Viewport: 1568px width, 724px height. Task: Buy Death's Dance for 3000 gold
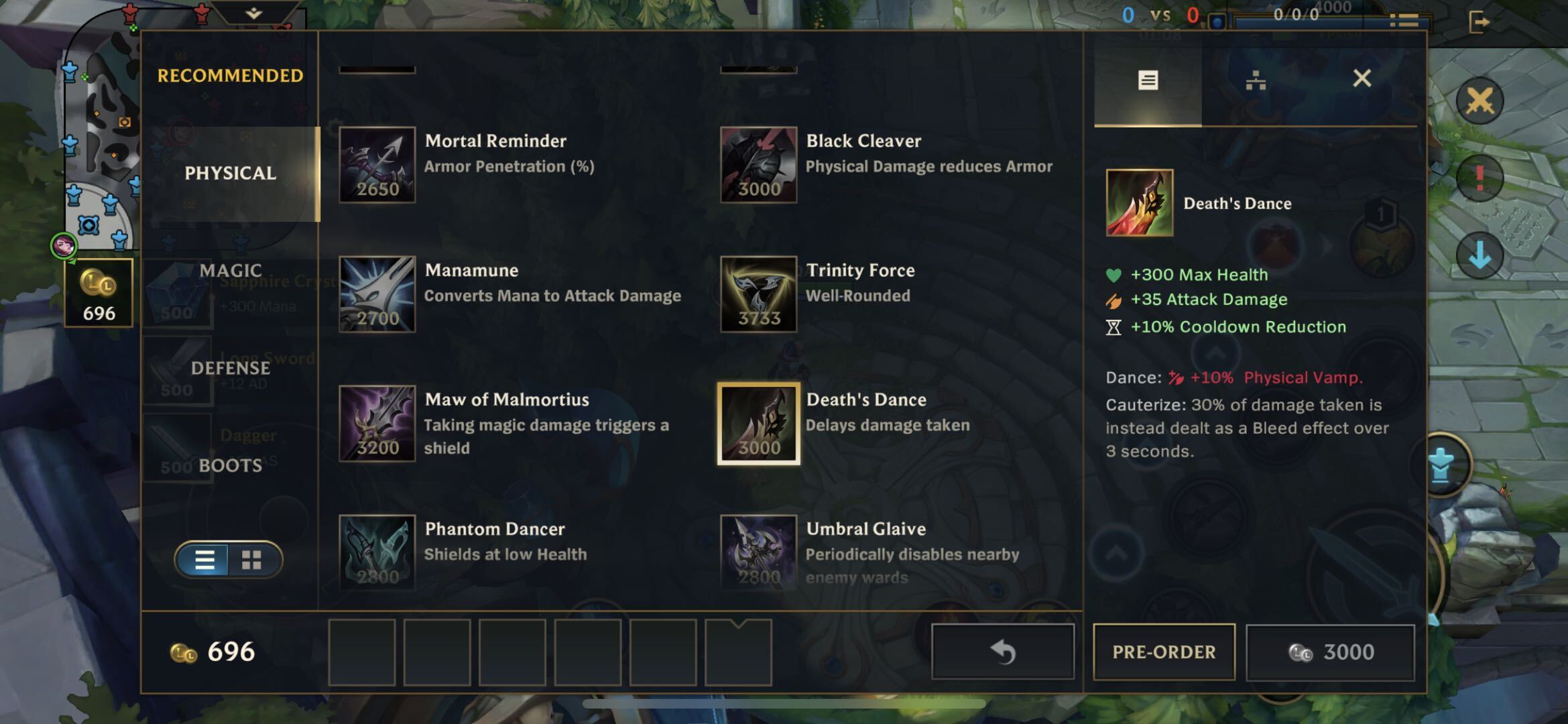pyautogui.click(x=1330, y=652)
